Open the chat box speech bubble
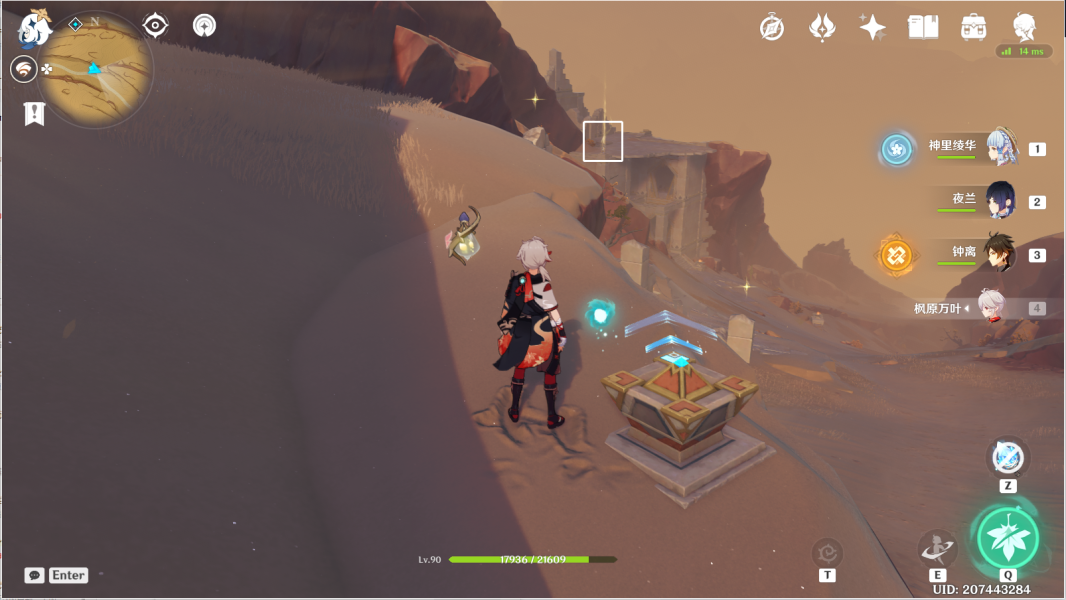The width and height of the screenshot is (1066, 600). click(34, 575)
